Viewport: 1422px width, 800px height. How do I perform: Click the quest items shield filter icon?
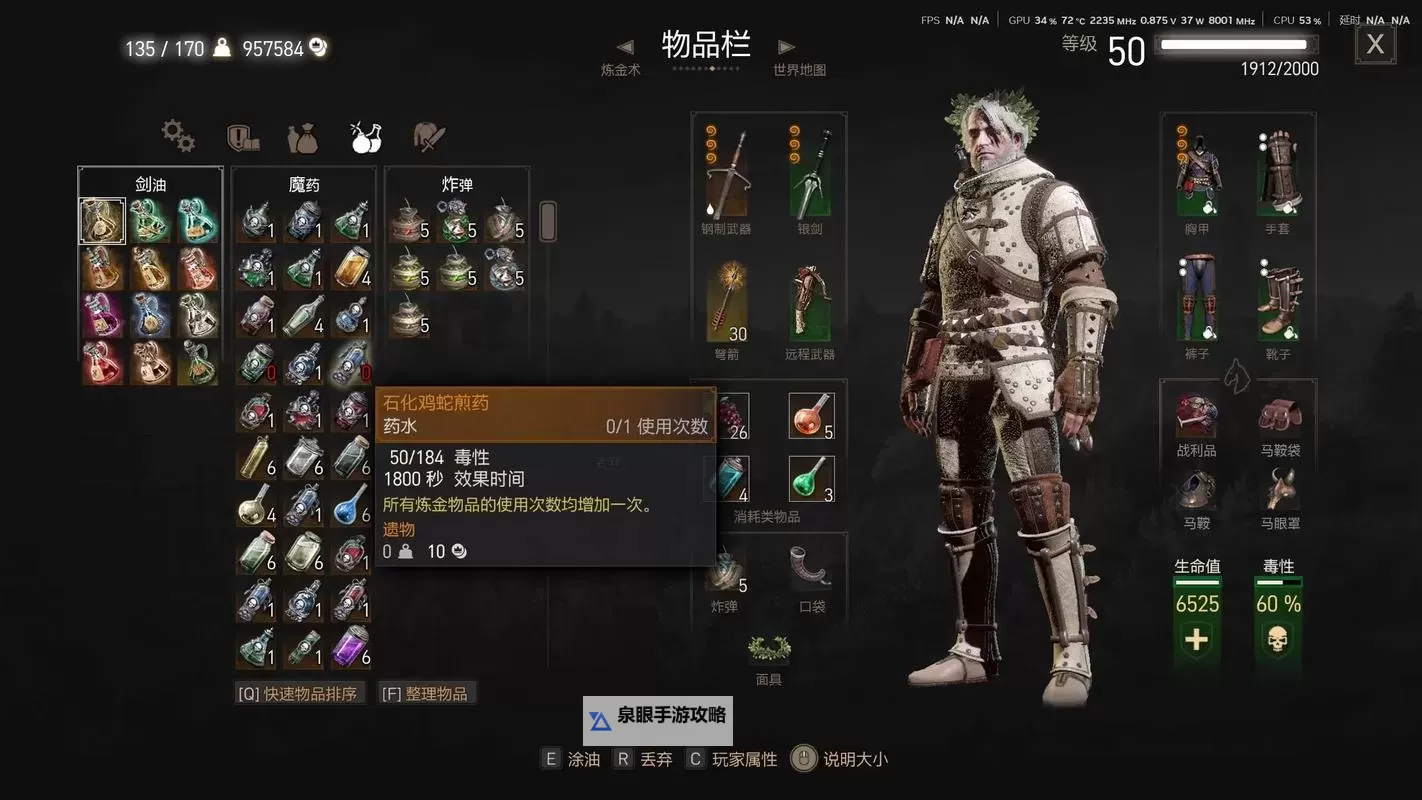240,138
